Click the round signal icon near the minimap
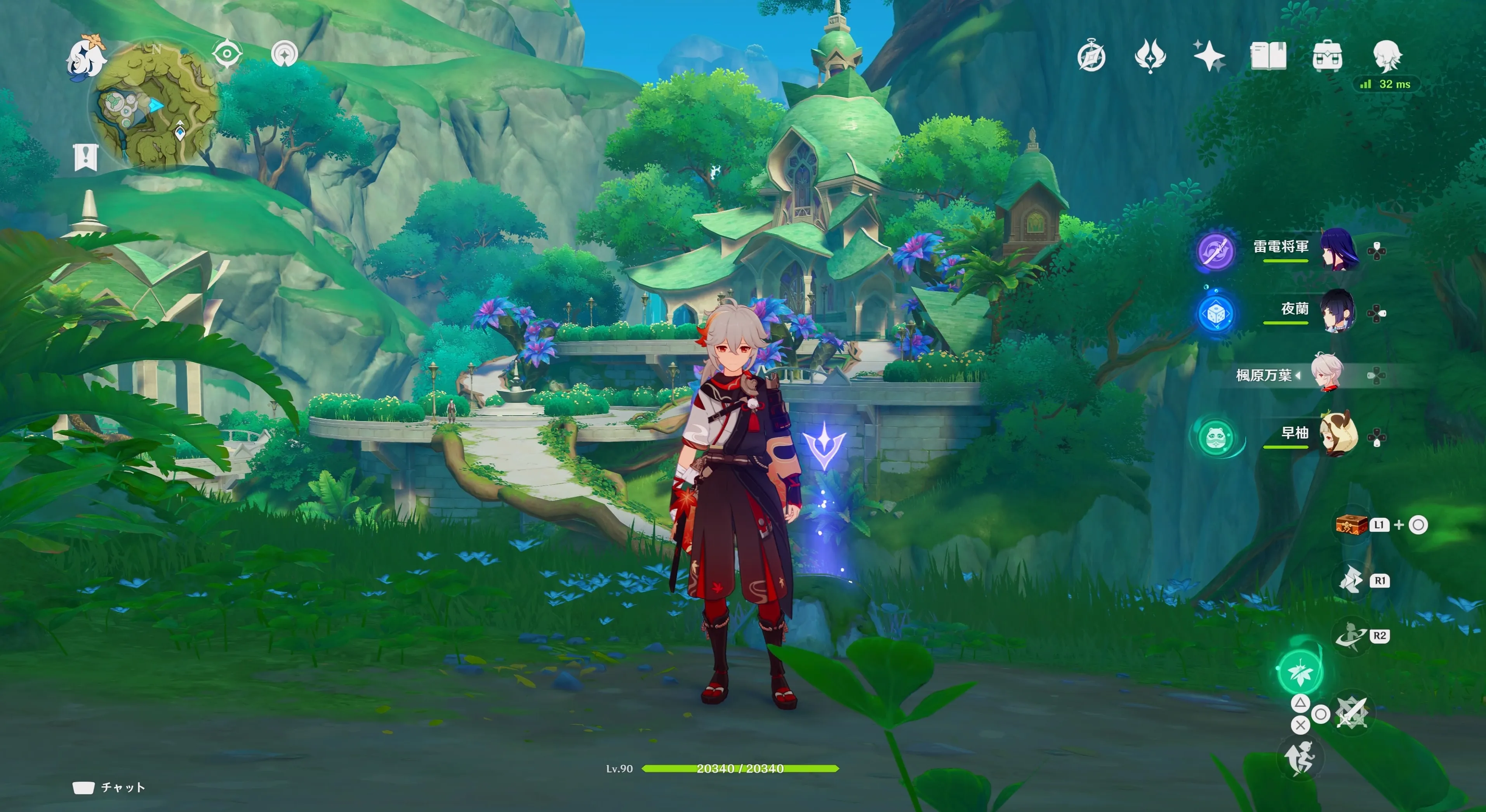 (x=284, y=54)
